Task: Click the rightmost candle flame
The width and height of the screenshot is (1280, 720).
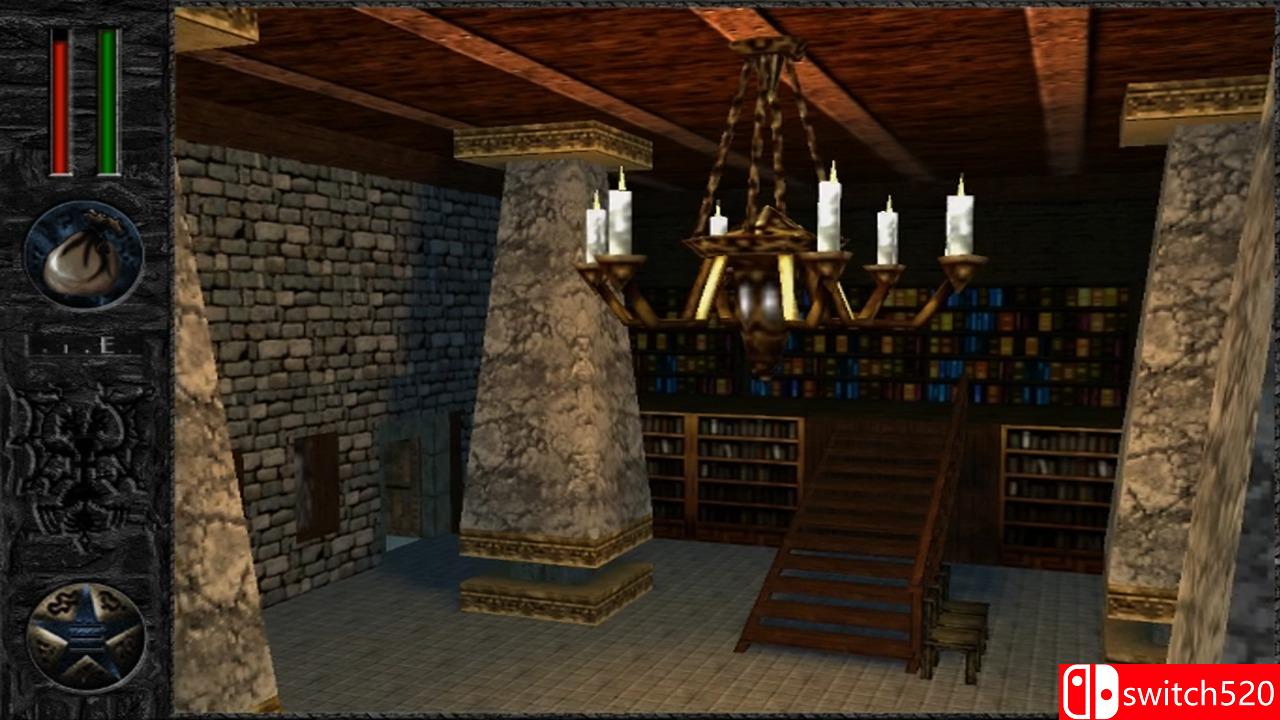Action: click(x=963, y=185)
